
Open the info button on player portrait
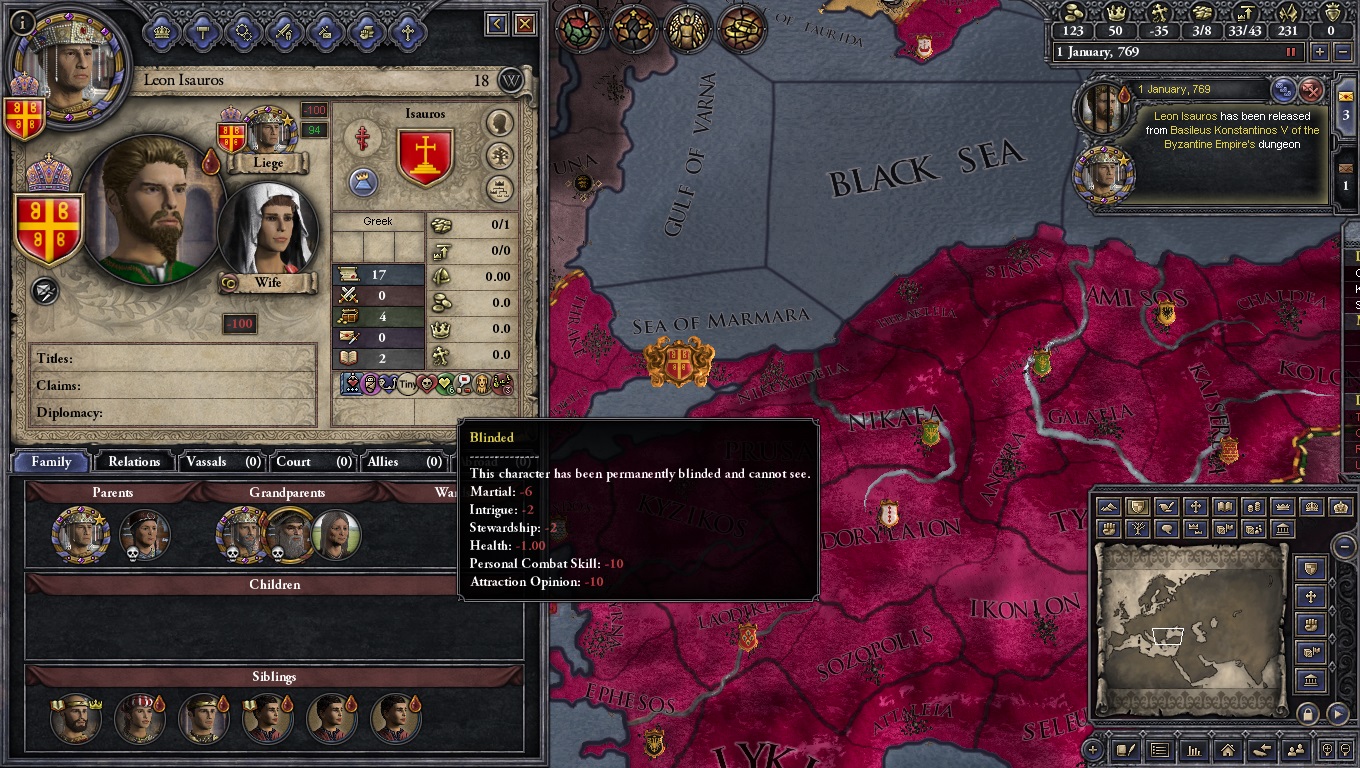click(x=22, y=20)
